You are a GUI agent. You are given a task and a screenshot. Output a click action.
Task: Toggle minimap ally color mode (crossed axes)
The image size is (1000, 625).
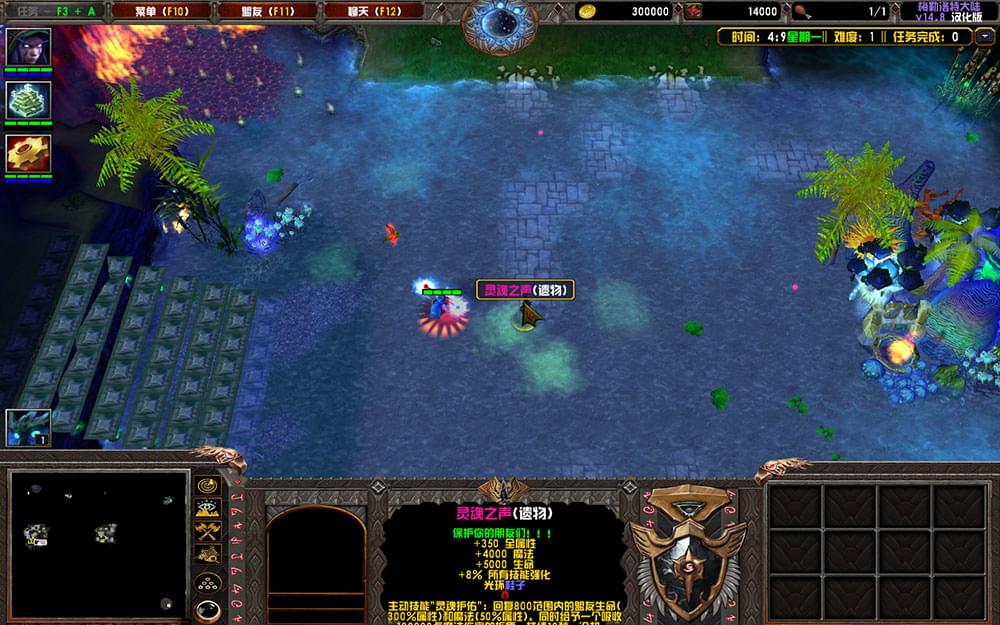[x=207, y=530]
